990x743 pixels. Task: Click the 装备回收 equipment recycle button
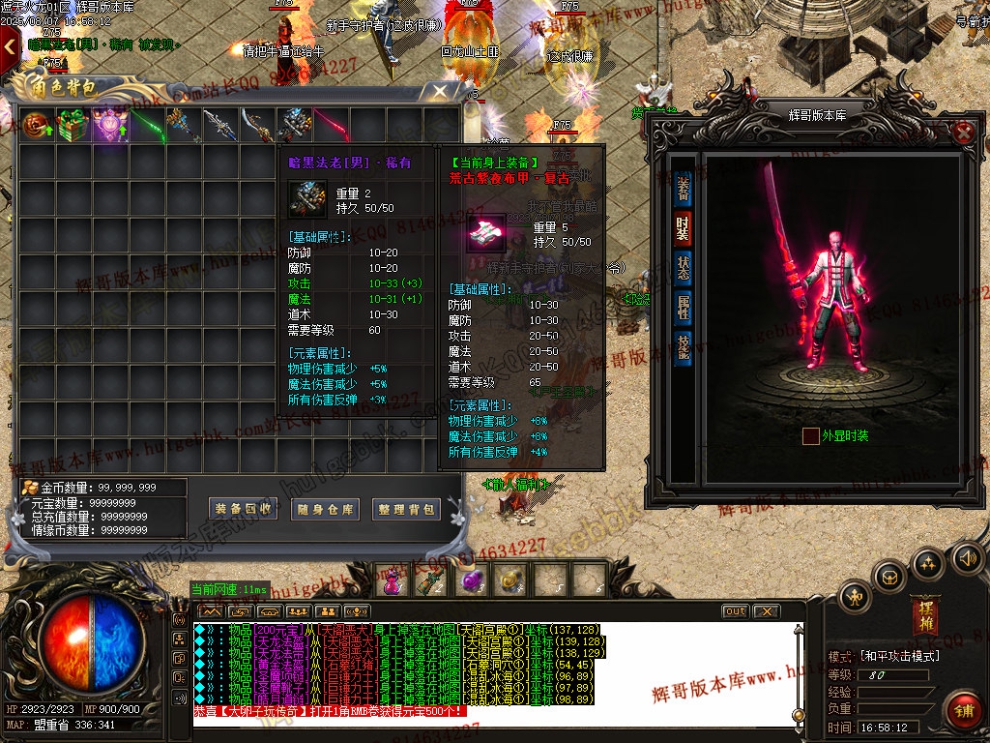pyautogui.click(x=243, y=509)
